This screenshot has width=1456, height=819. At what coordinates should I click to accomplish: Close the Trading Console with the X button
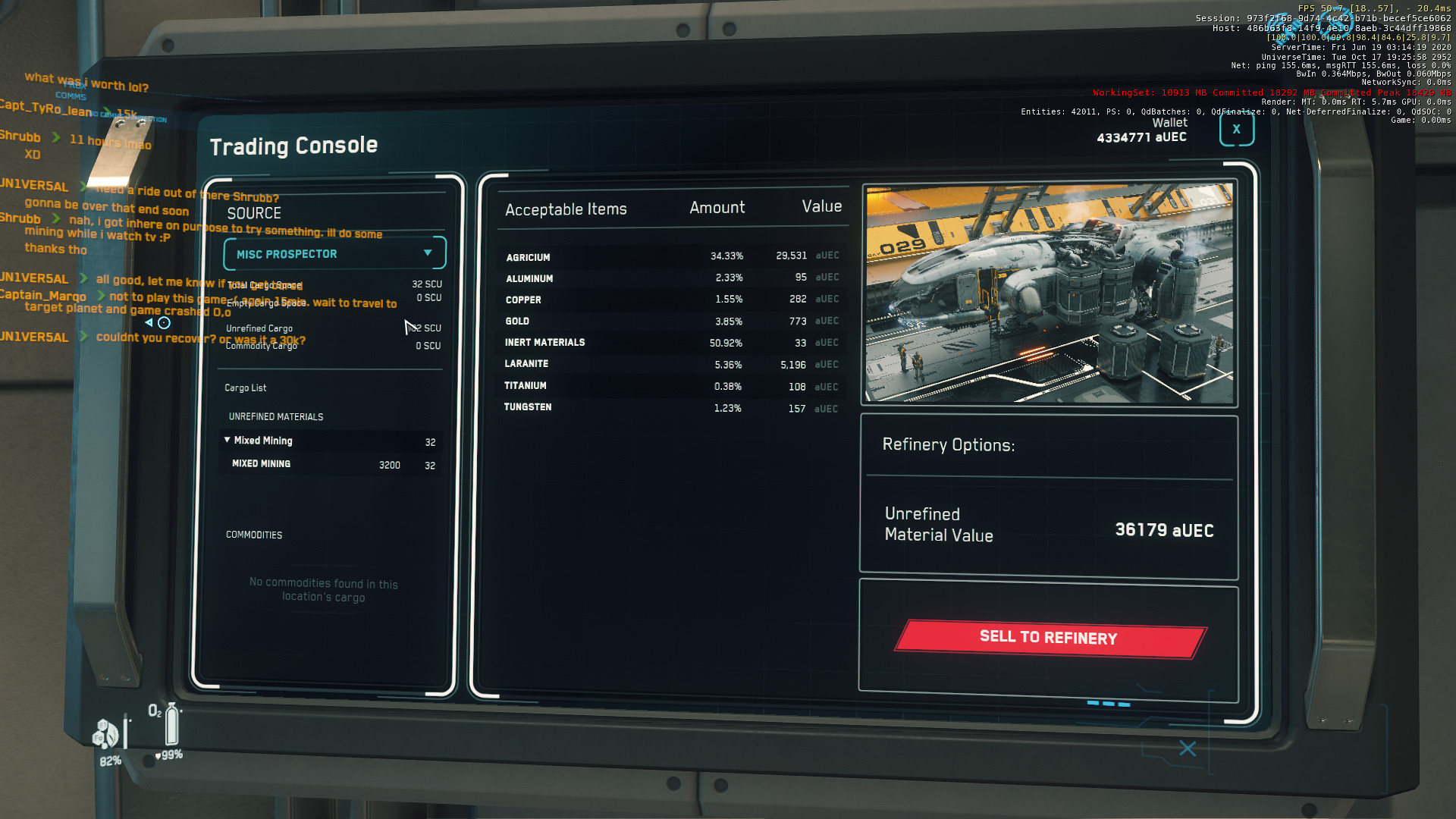[1236, 130]
